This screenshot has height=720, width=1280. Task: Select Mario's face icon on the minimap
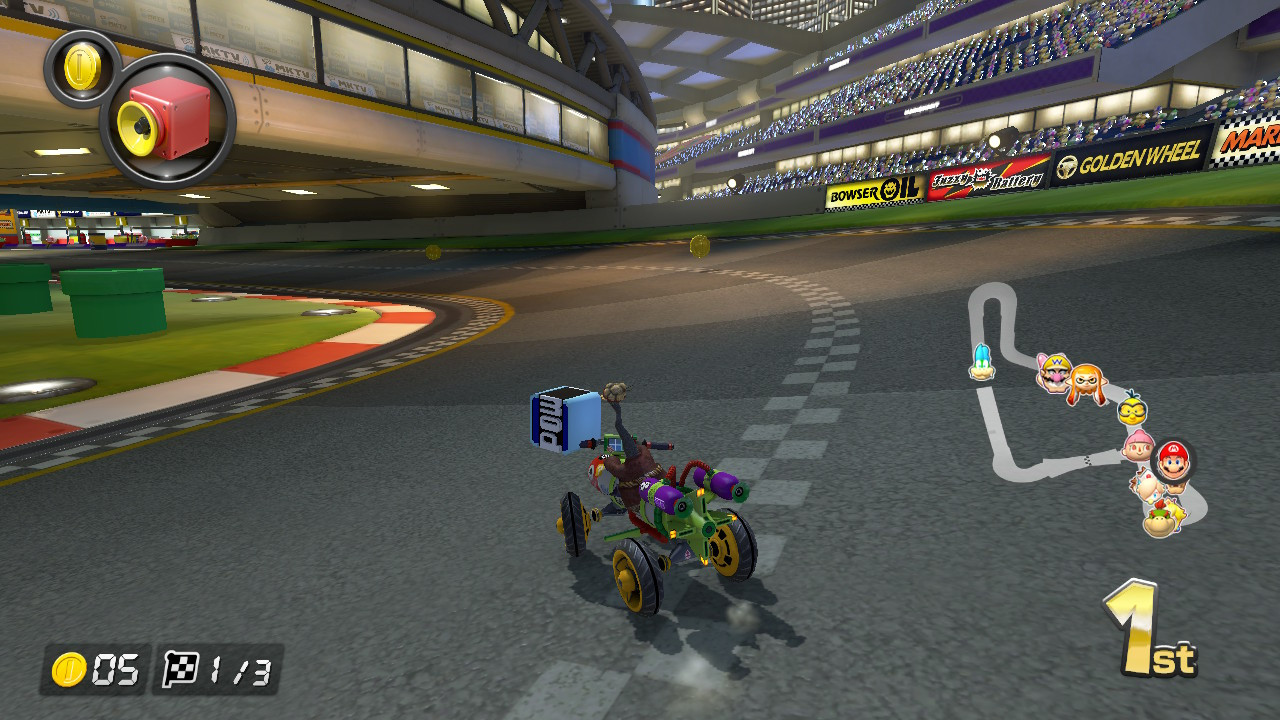[1173, 461]
